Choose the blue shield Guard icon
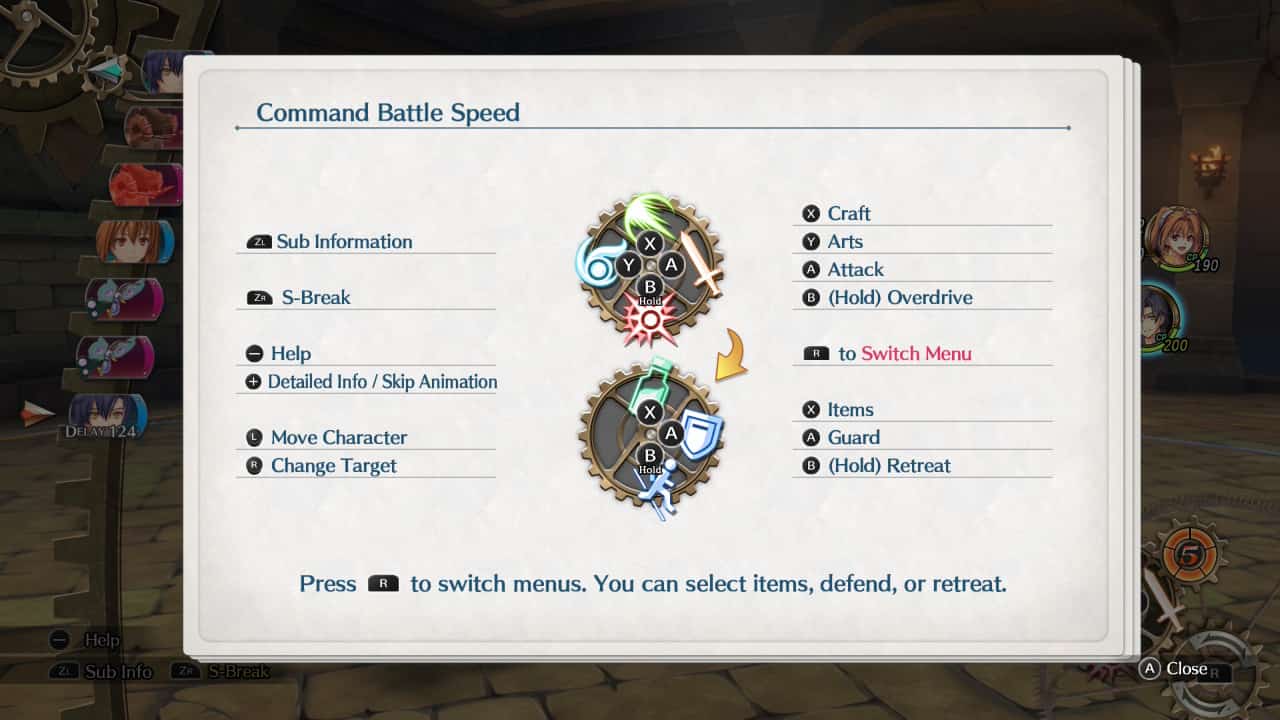The height and width of the screenshot is (720, 1280). (x=702, y=433)
